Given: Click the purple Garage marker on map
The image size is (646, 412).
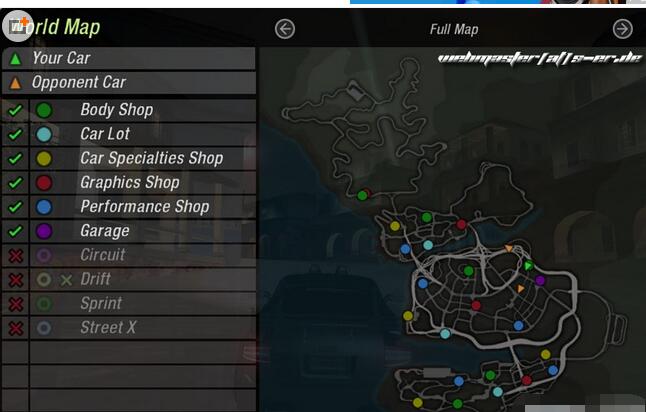Looking at the screenshot, I should pos(540,280).
